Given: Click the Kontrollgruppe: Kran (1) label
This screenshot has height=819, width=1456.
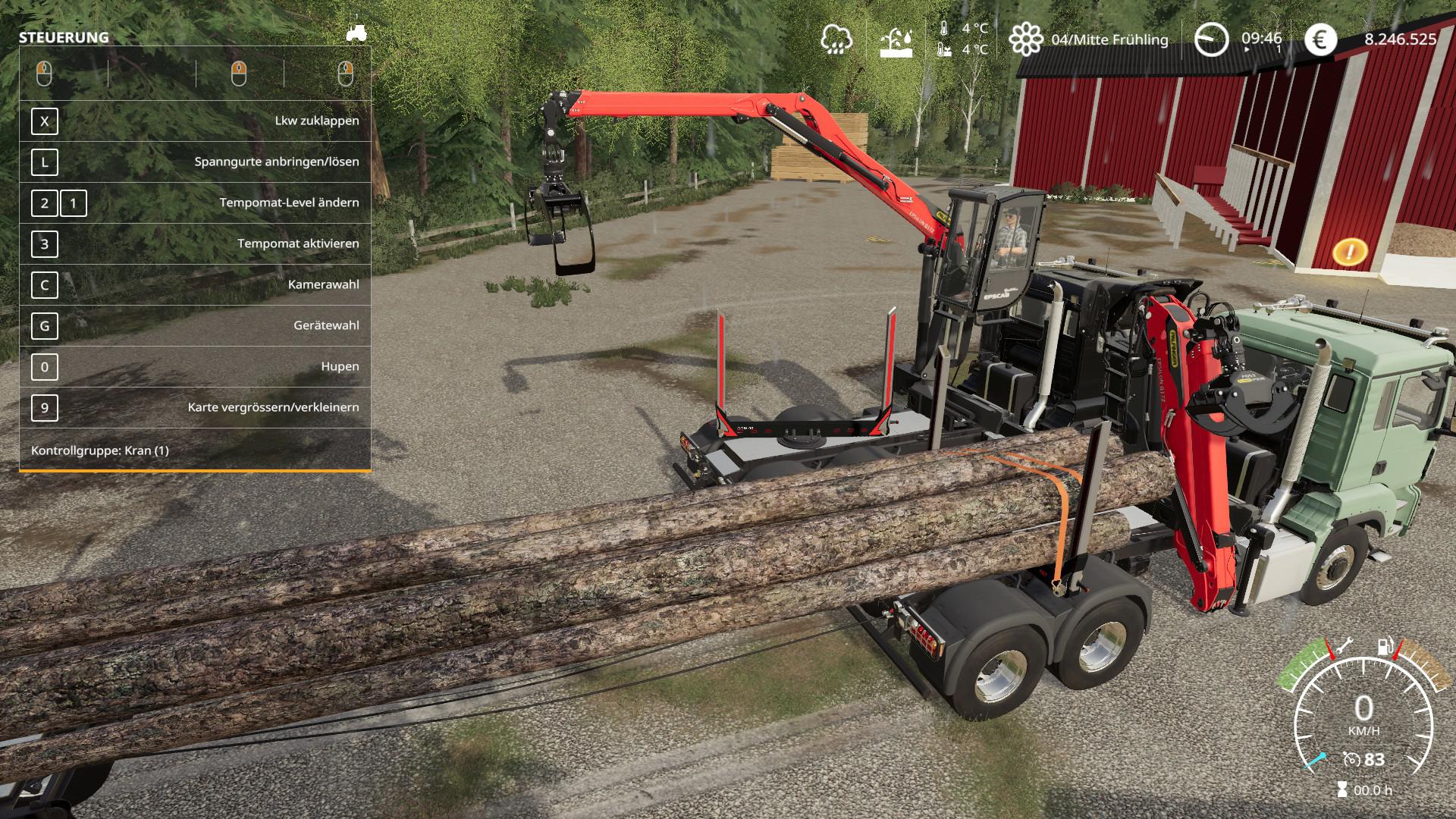Looking at the screenshot, I should pos(100,450).
